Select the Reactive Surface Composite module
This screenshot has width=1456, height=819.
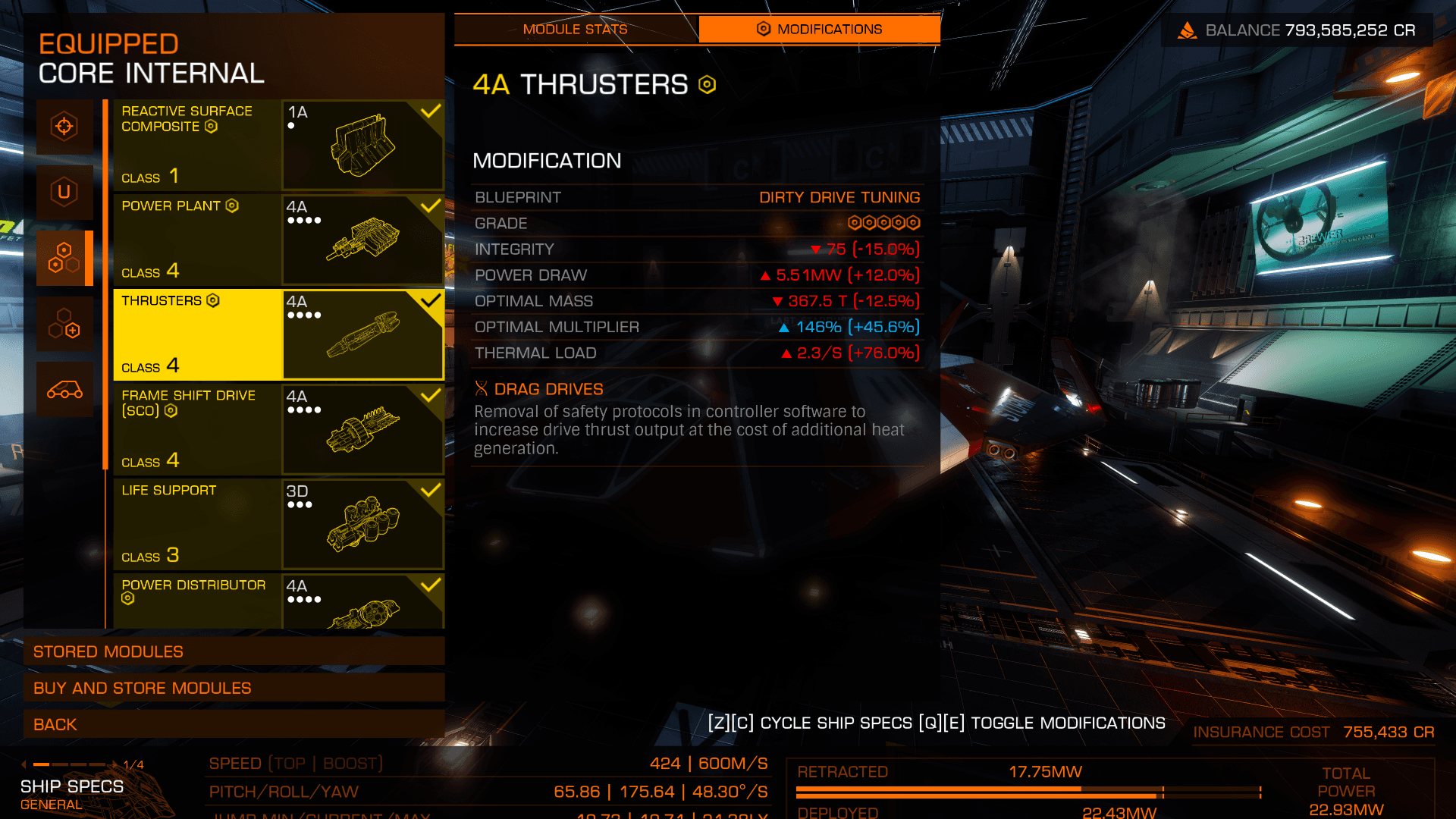point(278,145)
